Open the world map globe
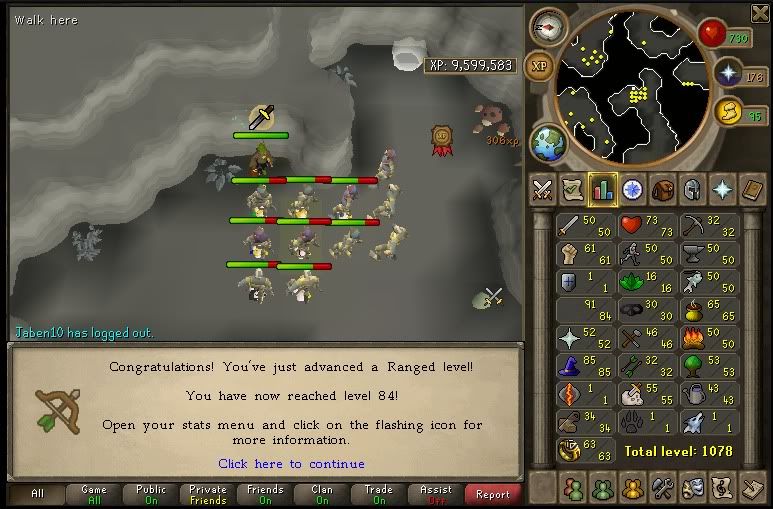This screenshot has width=773, height=509. coord(546,142)
